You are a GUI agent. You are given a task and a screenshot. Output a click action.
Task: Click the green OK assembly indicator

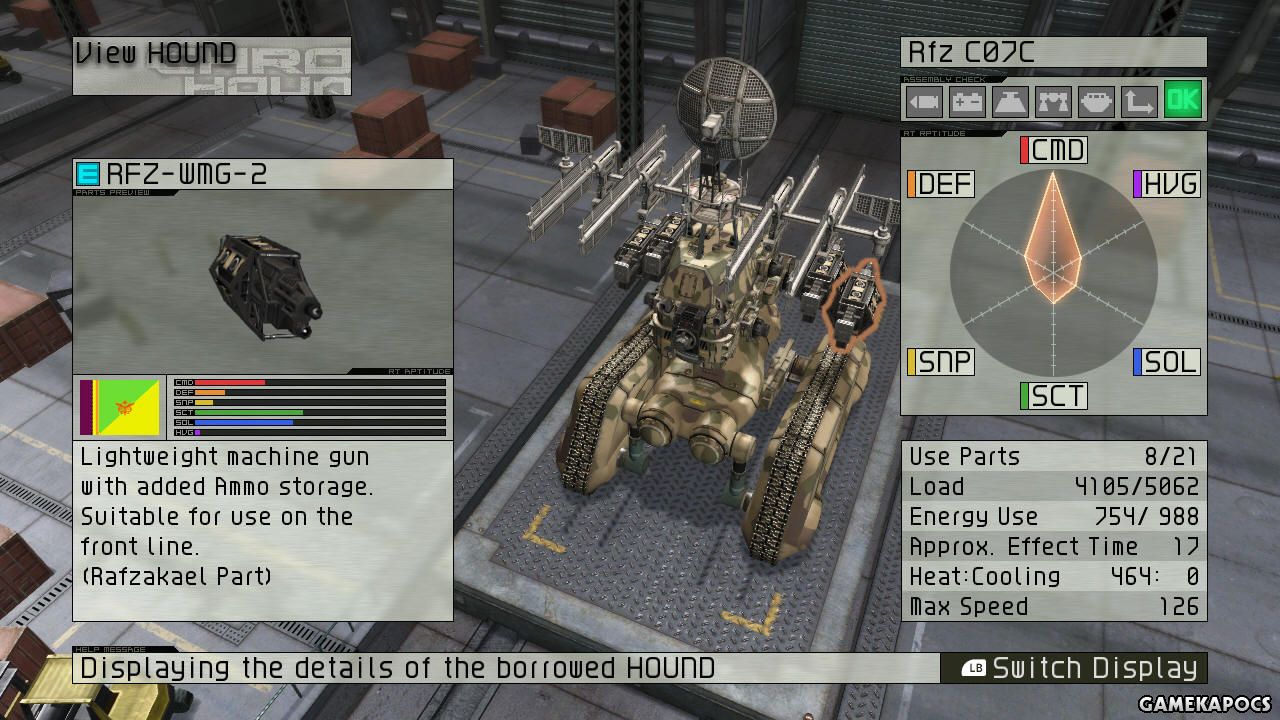click(1182, 100)
